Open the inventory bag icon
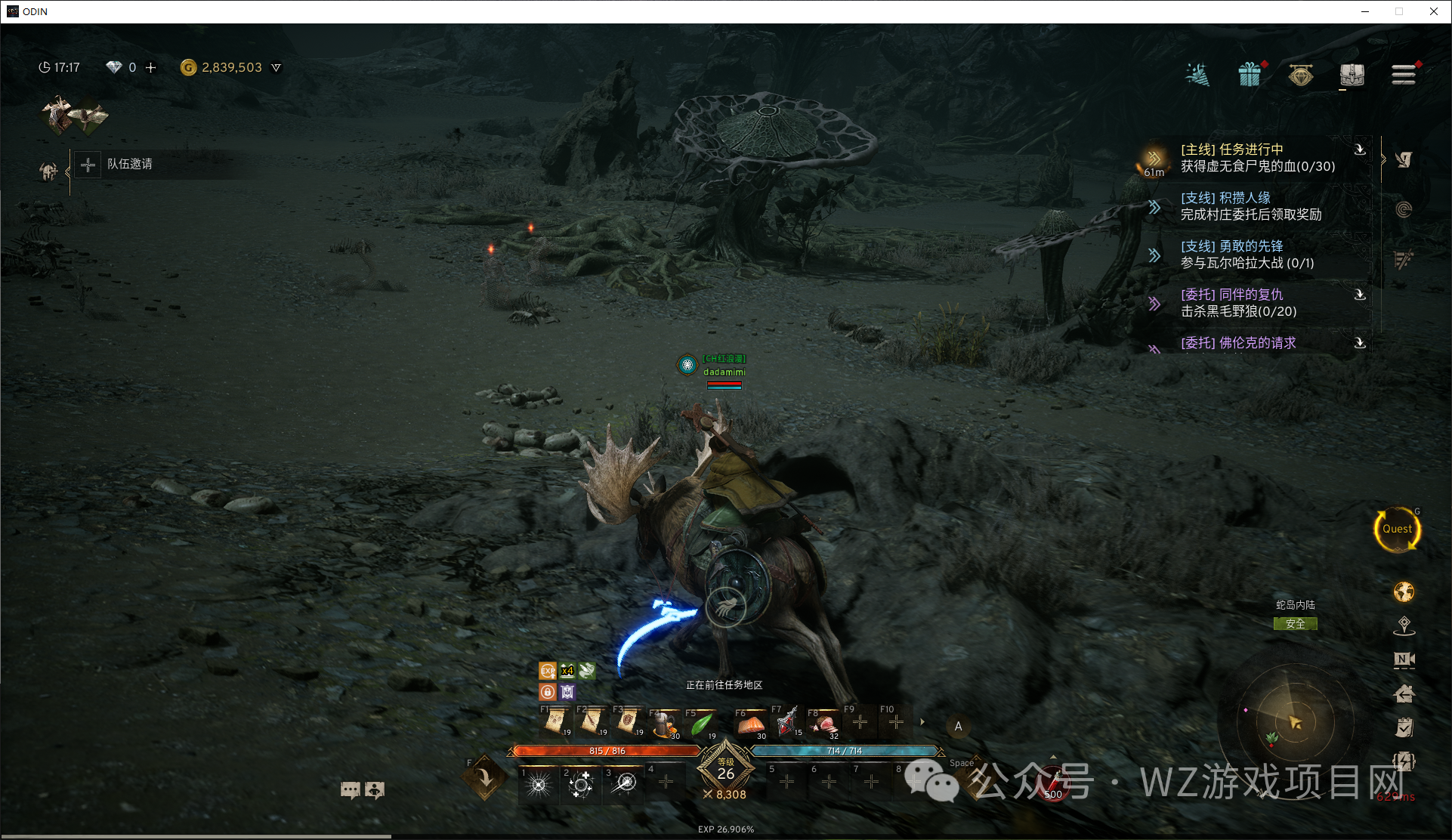The height and width of the screenshot is (840, 1452). click(x=1352, y=75)
